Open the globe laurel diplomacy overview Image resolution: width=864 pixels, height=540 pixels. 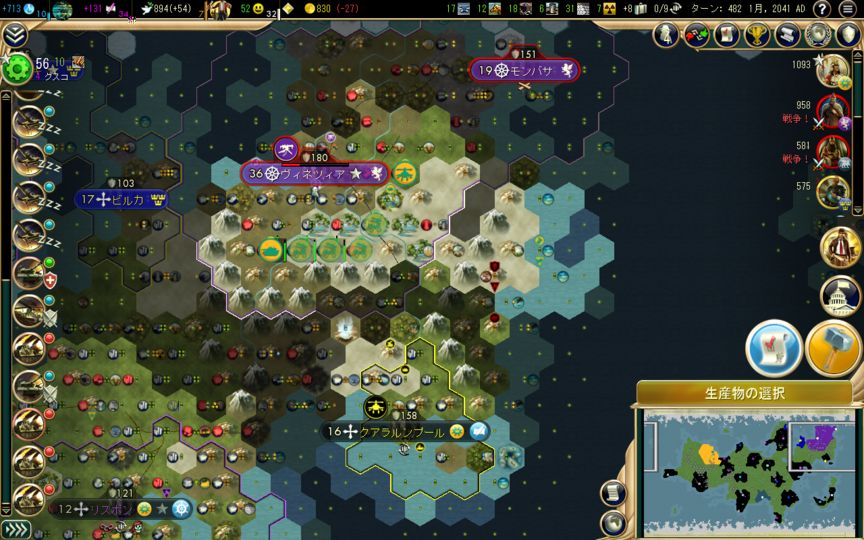click(x=819, y=35)
